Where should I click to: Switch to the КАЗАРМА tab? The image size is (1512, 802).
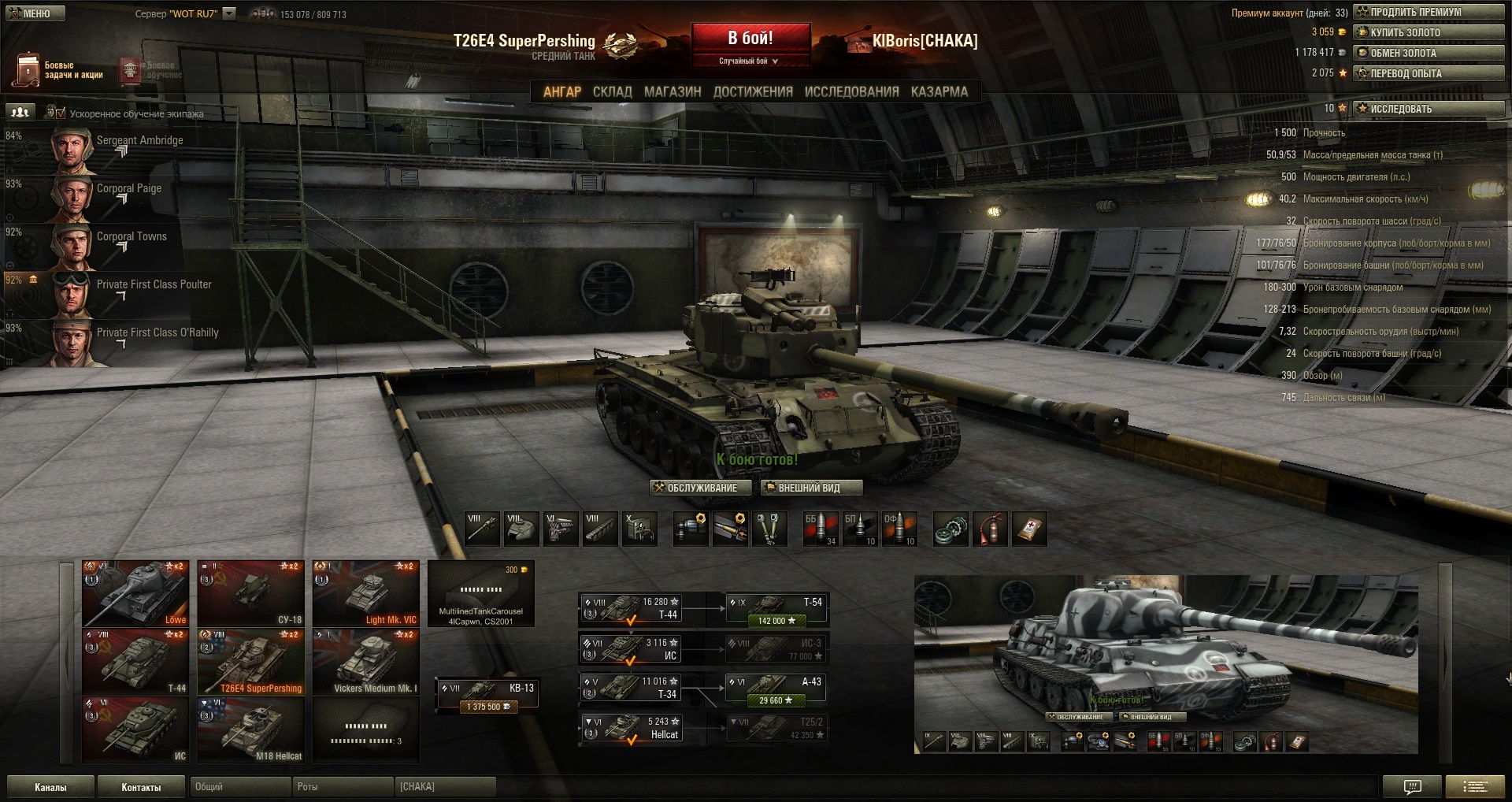click(x=939, y=91)
